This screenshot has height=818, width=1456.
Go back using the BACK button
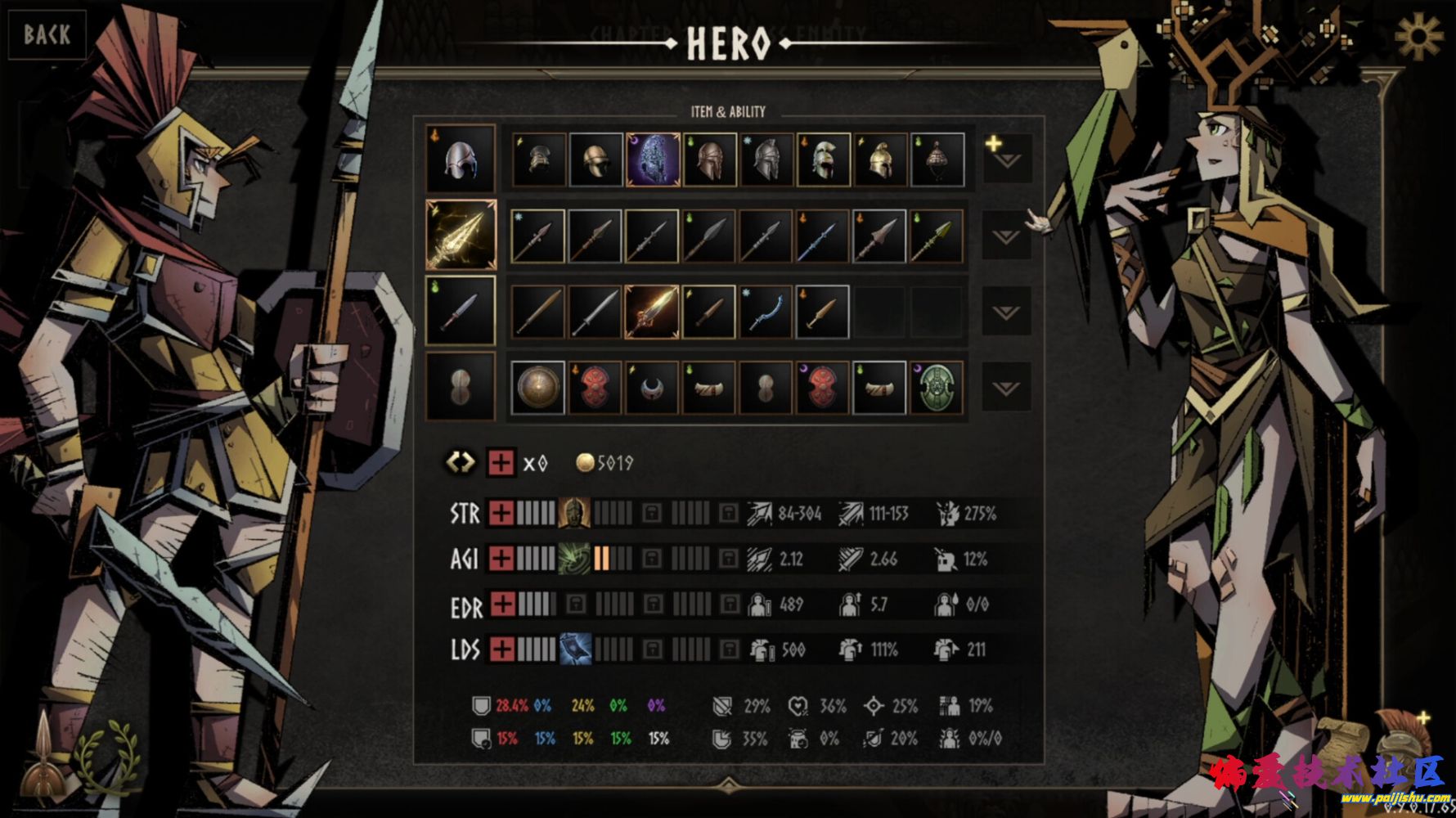click(47, 34)
